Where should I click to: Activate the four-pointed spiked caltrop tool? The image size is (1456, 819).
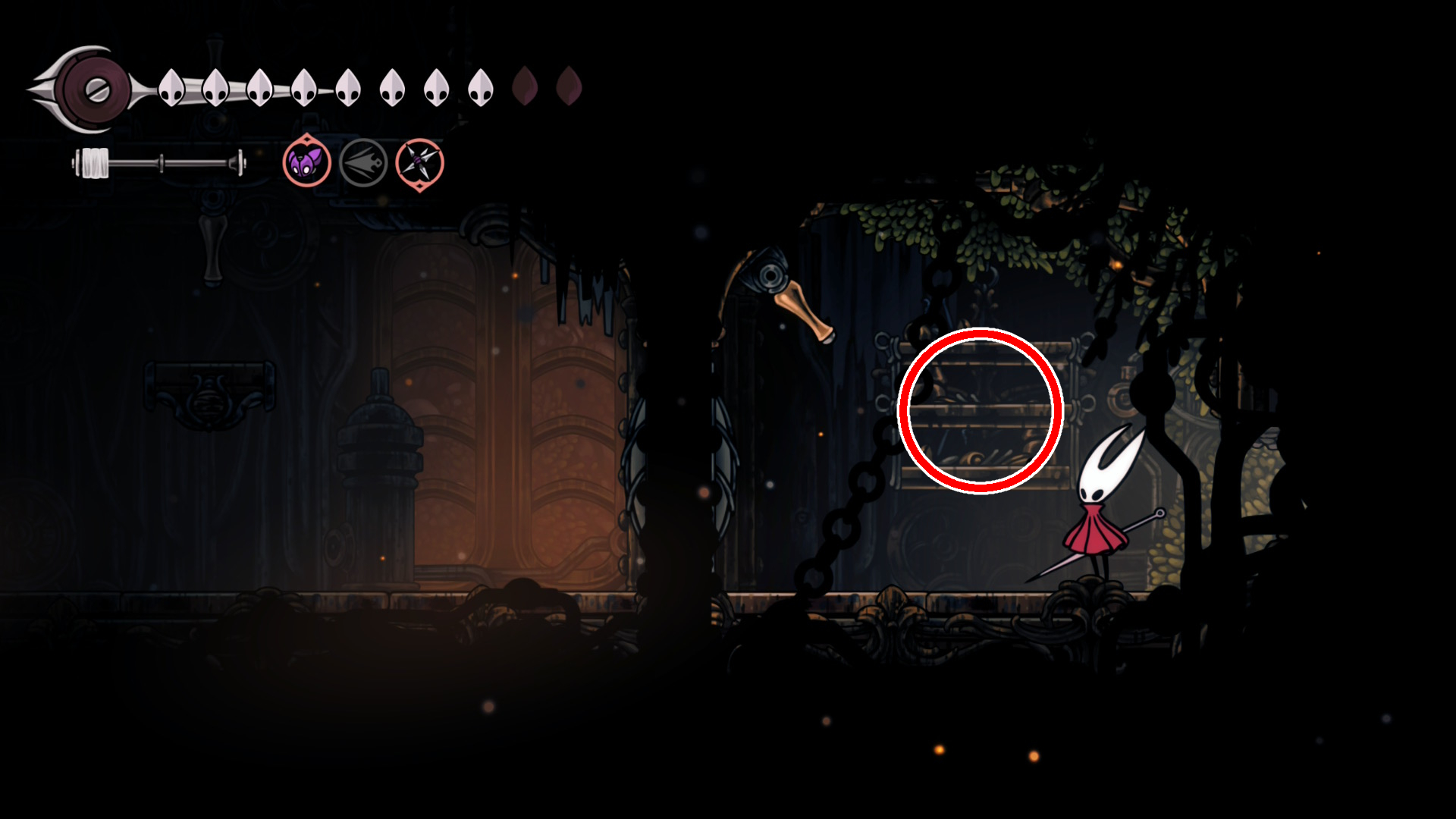pyautogui.click(x=419, y=162)
